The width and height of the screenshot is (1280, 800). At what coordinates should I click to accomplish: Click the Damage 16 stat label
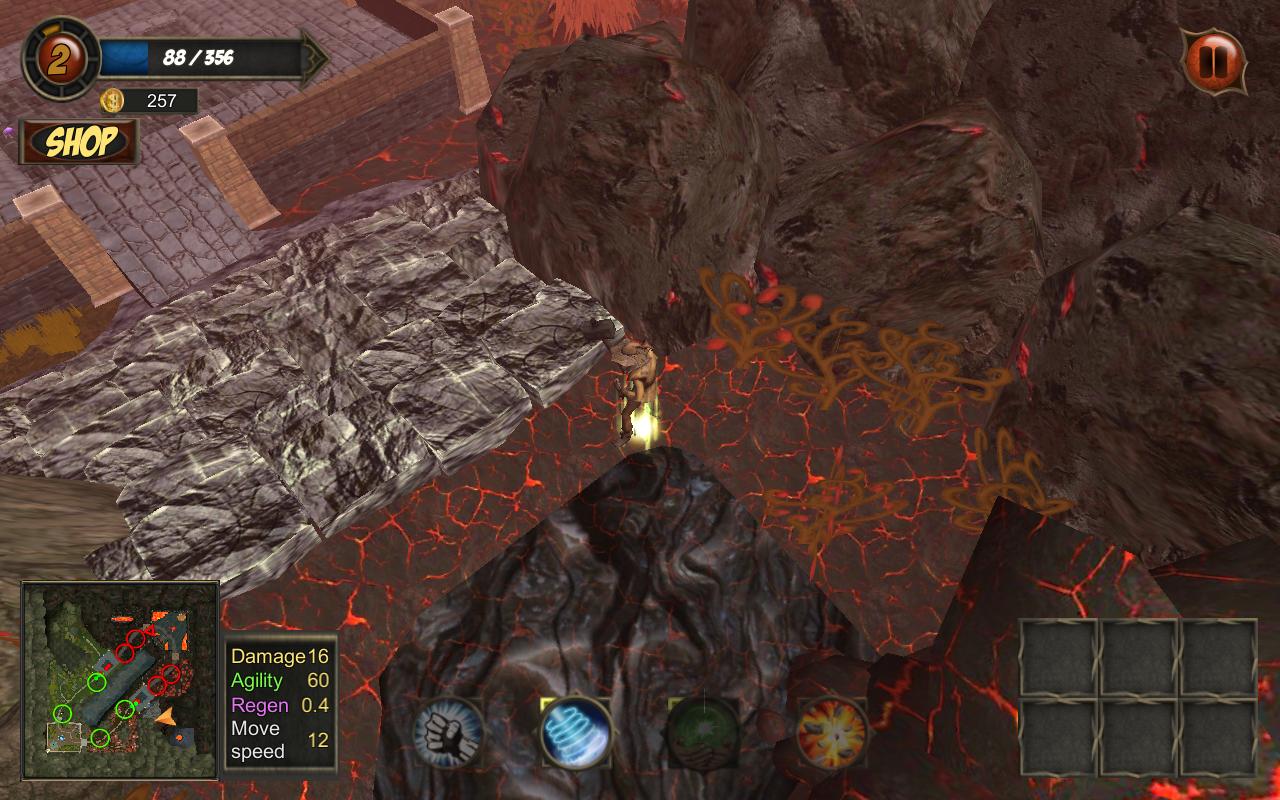click(x=265, y=657)
